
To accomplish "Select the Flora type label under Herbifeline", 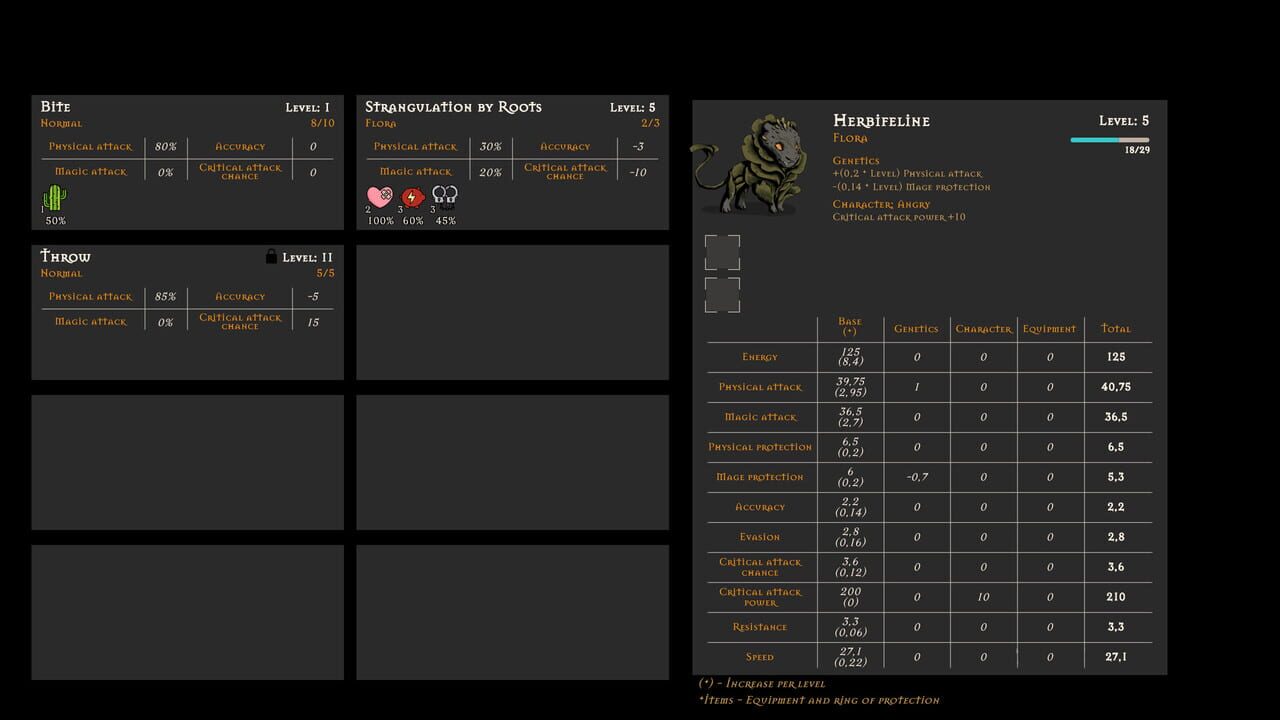I will [851, 137].
